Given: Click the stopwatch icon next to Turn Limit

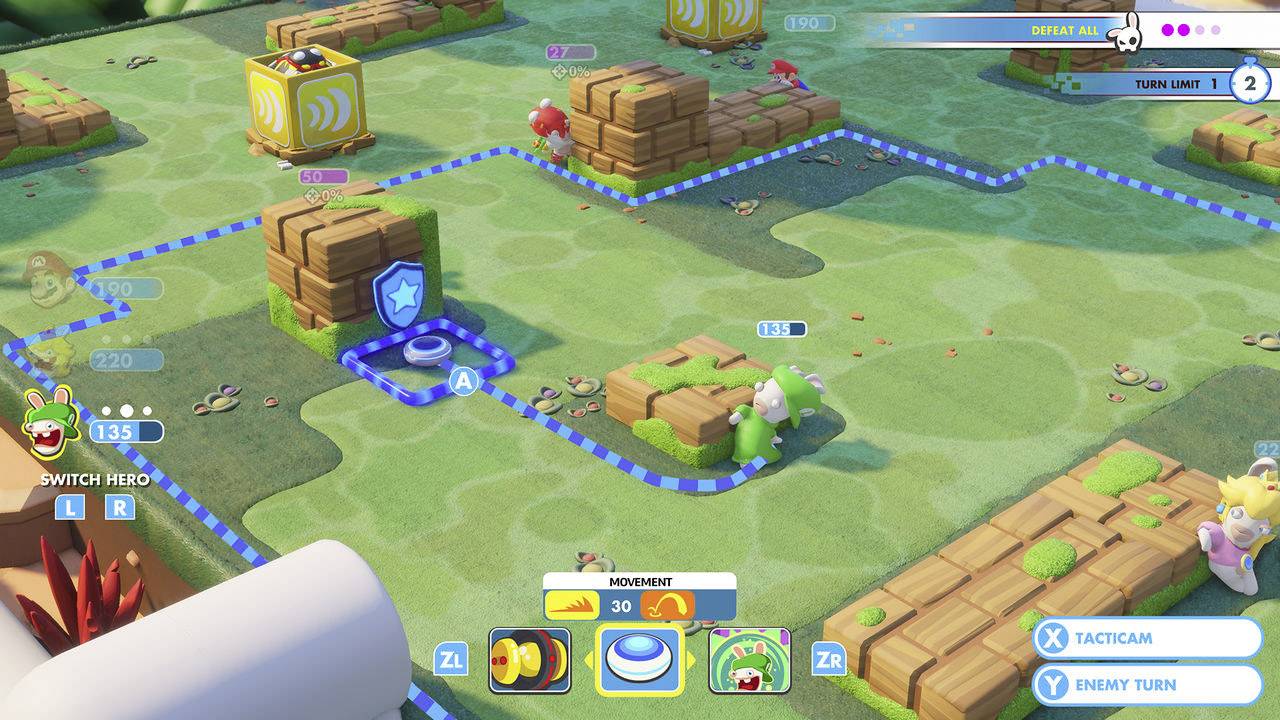Looking at the screenshot, I should pyautogui.click(x=1249, y=84).
